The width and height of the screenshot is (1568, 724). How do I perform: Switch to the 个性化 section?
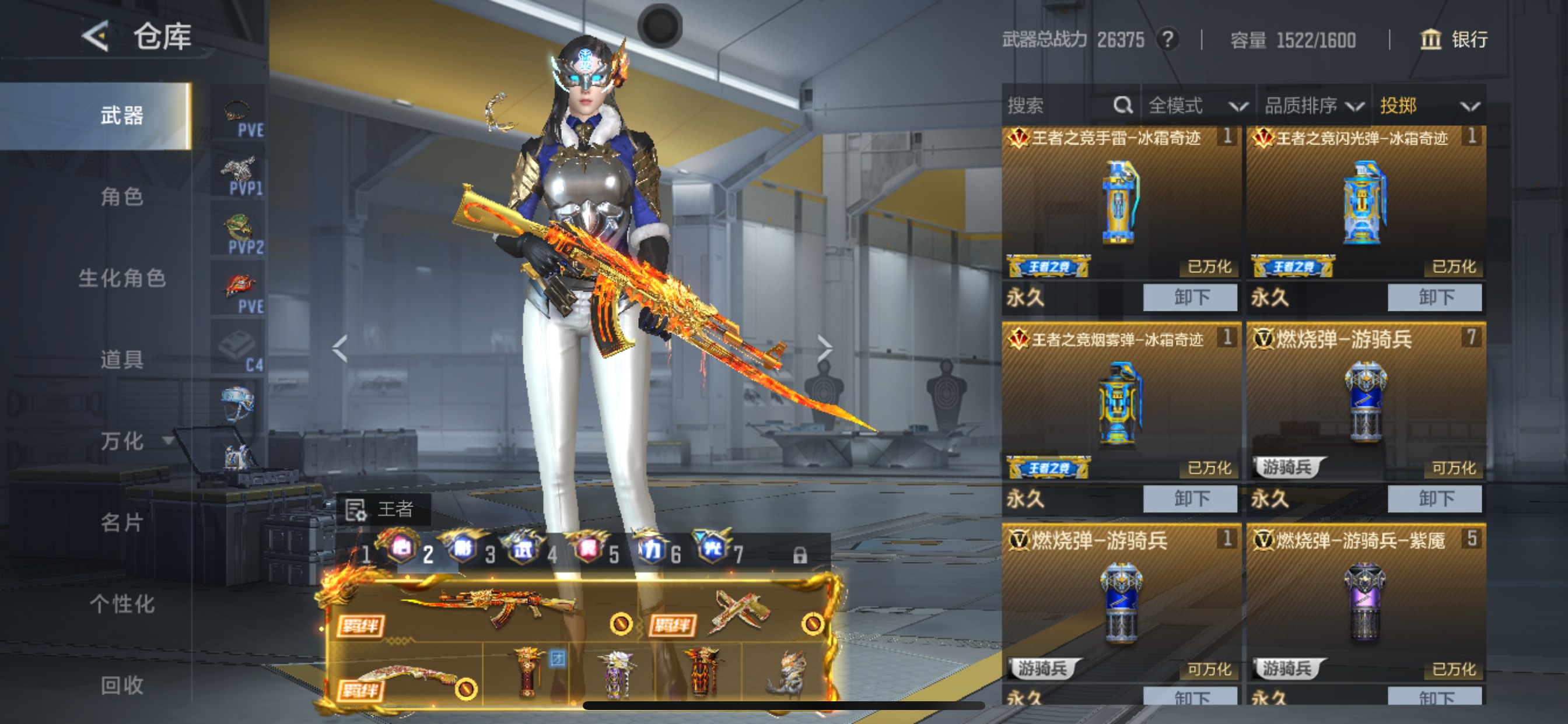pos(122,604)
